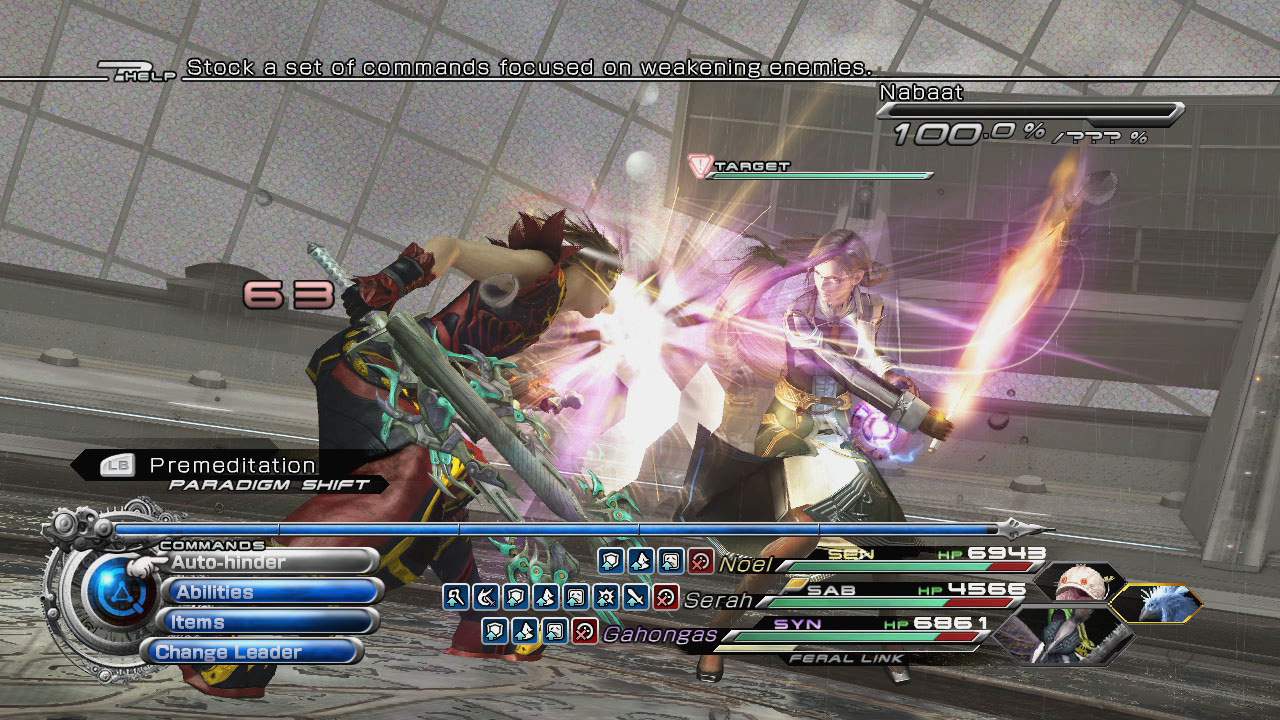Select the Protect shield icon in Noel's command queue
Image resolution: width=1280 pixels, height=720 pixels.
[611, 561]
